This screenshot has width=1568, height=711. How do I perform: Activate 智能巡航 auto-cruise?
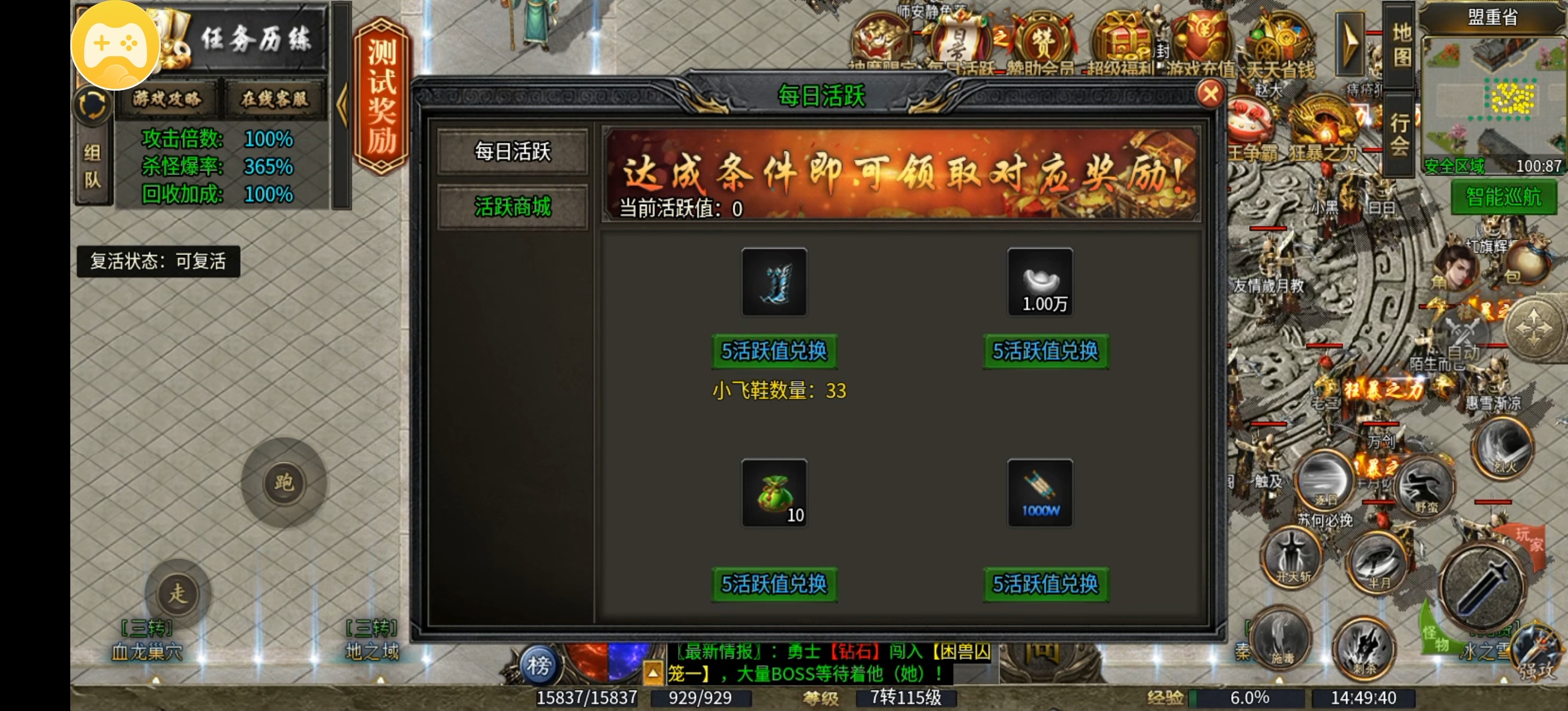pyautogui.click(x=1503, y=198)
